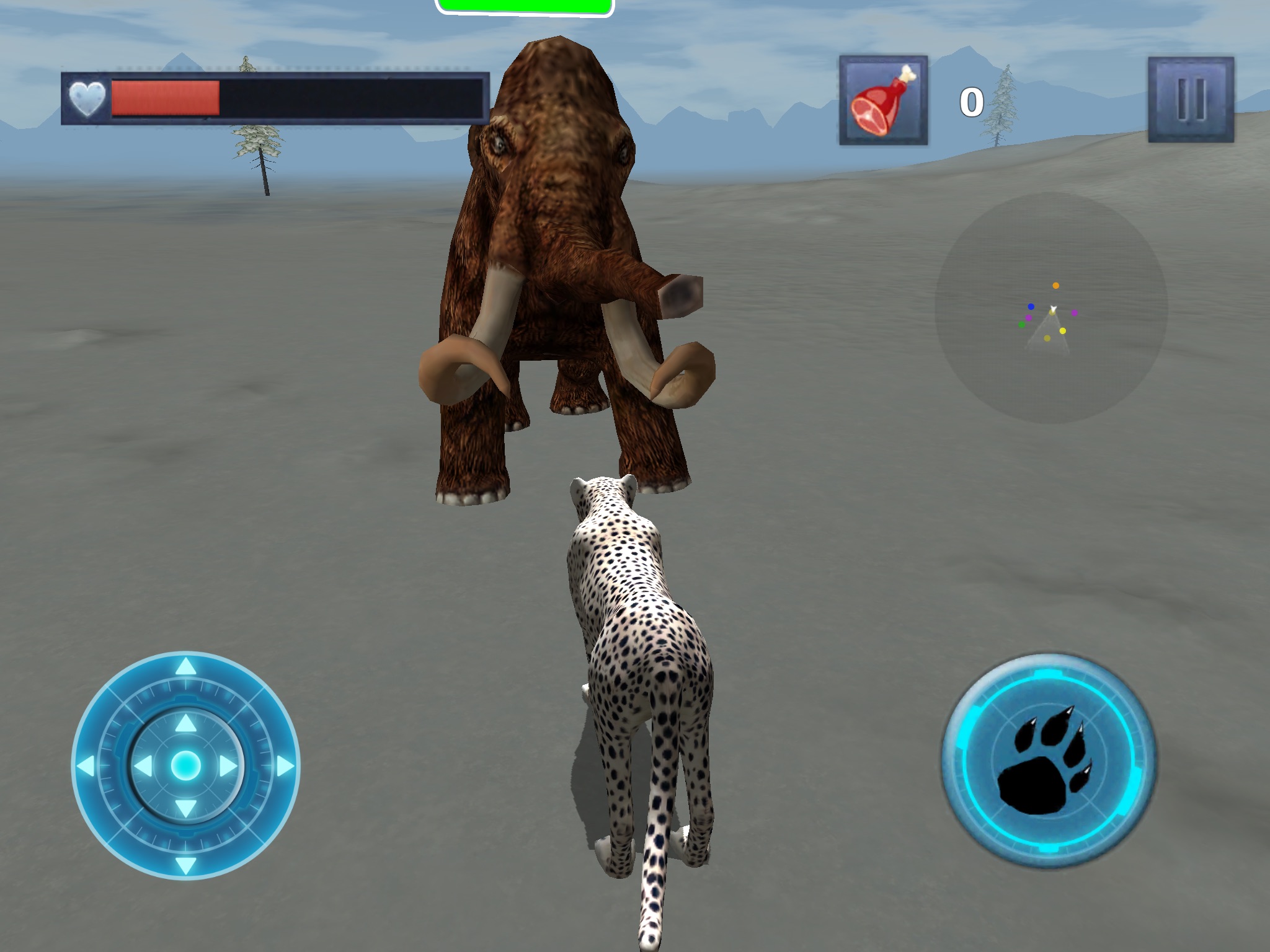Viewport: 1270px width, 952px height.
Task: Tap the paw print attack button
Action: [1048, 760]
